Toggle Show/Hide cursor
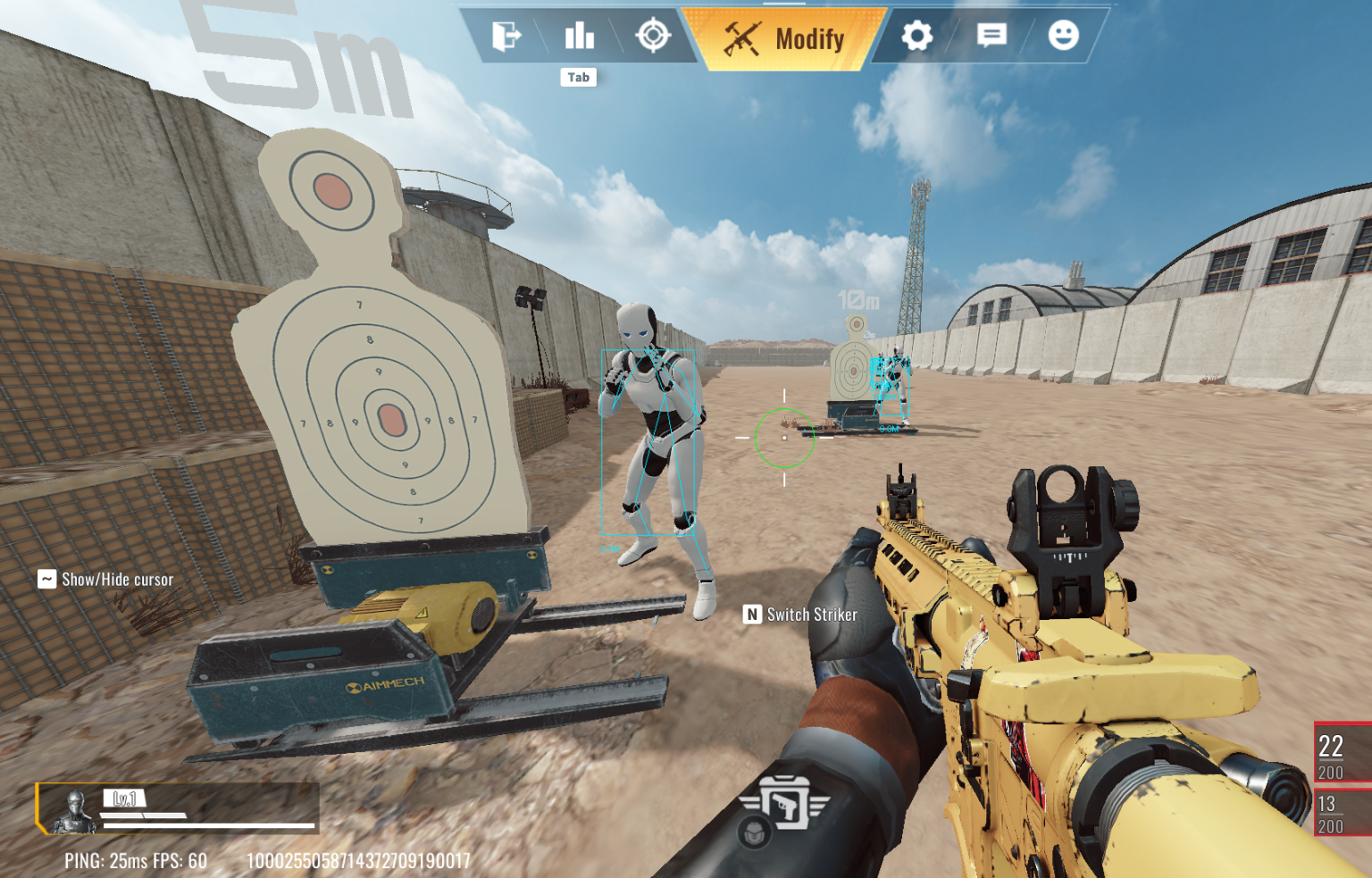 tap(105, 579)
